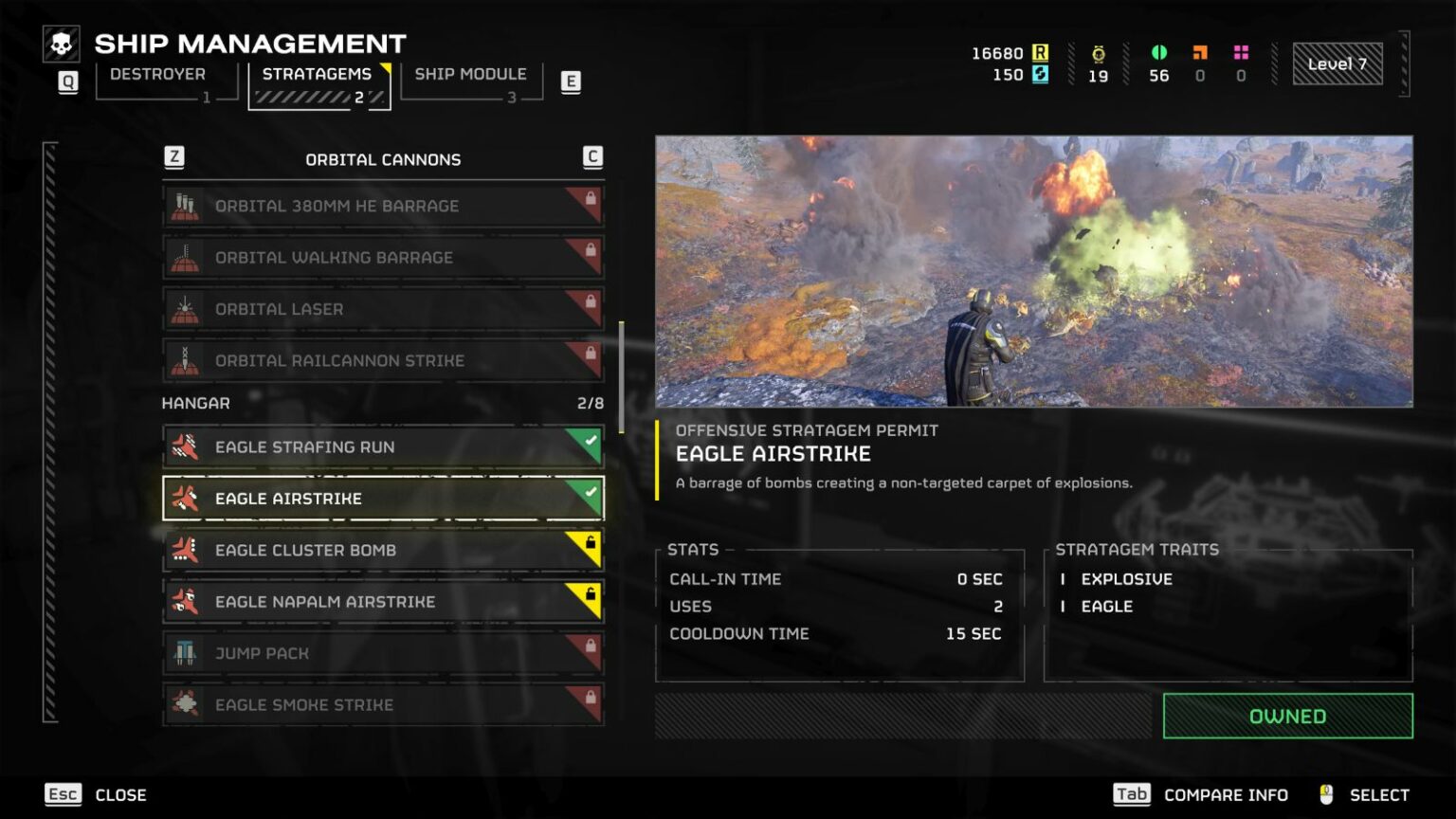
Task: Select the Orbital Laser stratagem
Action: (x=383, y=309)
